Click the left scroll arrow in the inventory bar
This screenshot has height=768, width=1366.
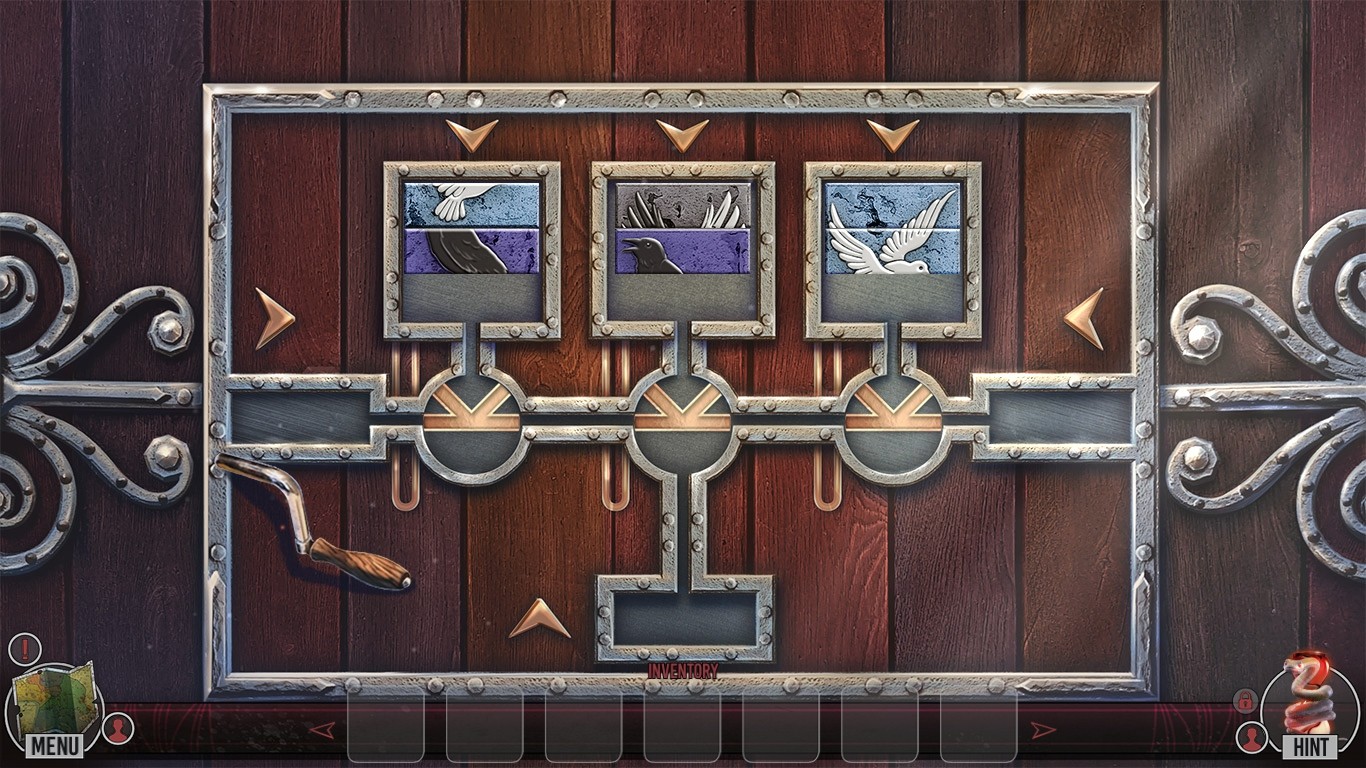(x=322, y=729)
